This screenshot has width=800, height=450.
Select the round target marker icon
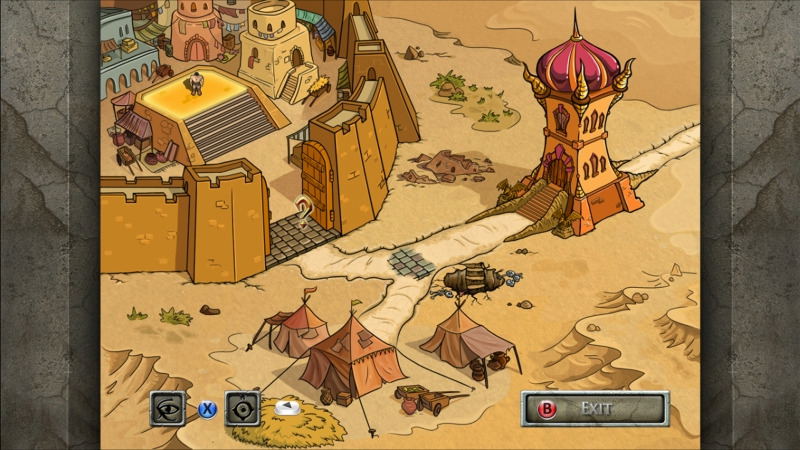[243, 408]
